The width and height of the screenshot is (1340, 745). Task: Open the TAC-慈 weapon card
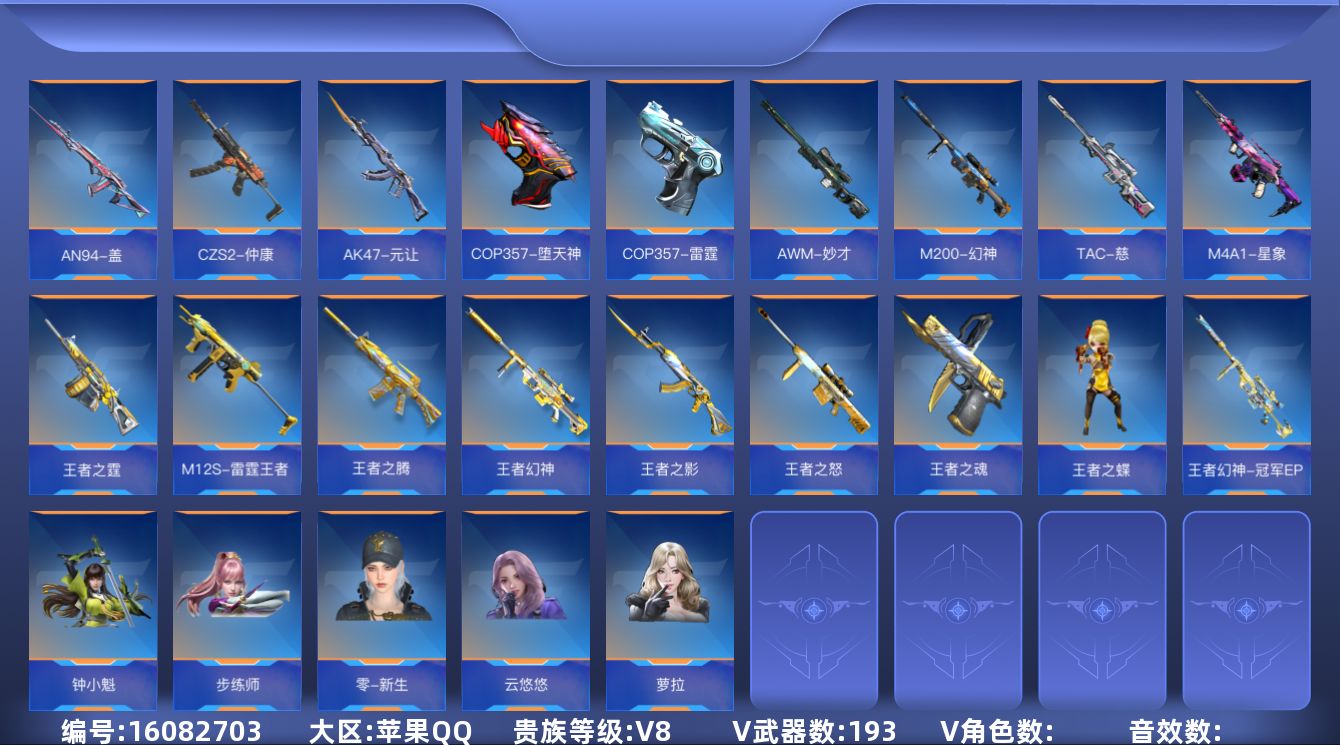[1101, 180]
